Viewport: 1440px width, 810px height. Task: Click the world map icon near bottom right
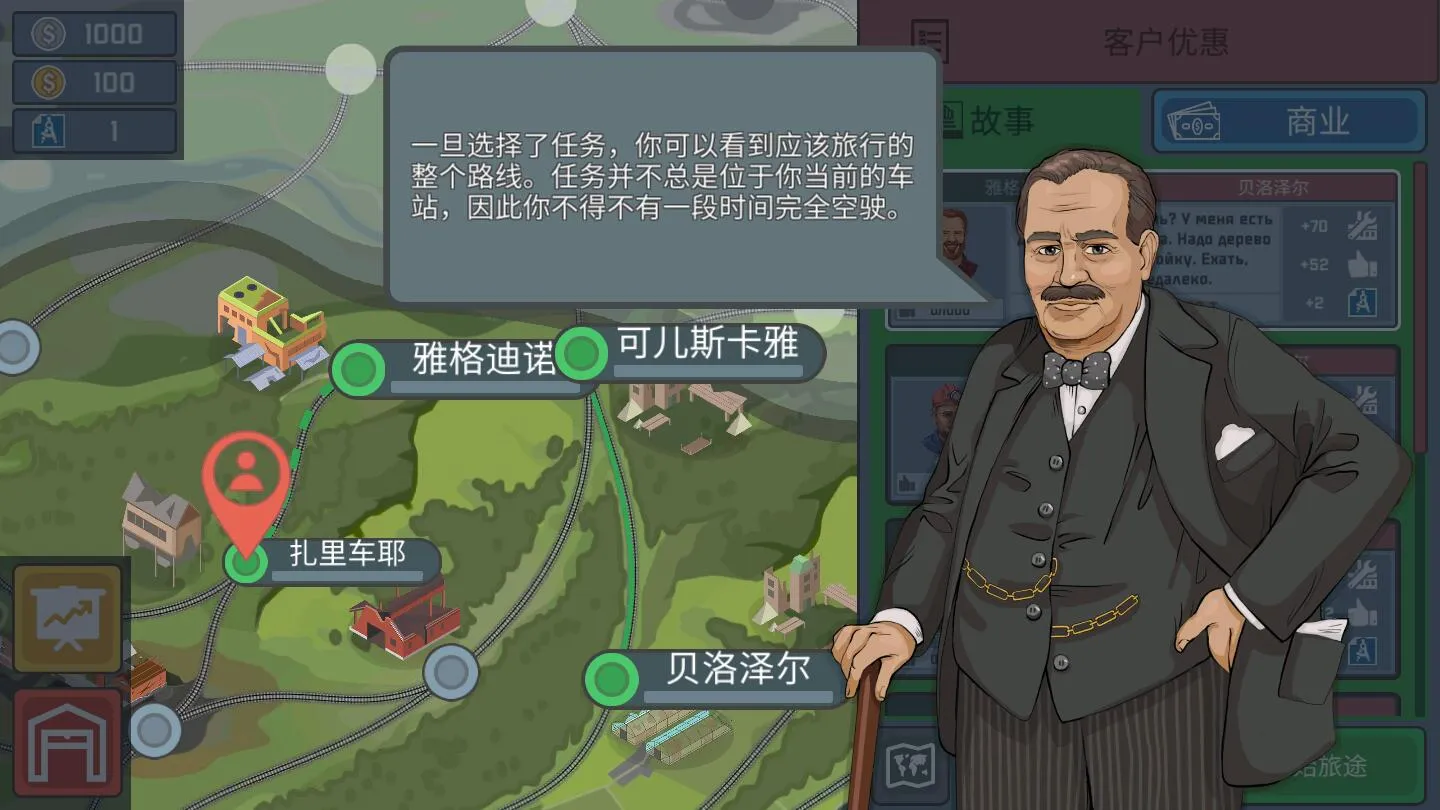click(912, 764)
